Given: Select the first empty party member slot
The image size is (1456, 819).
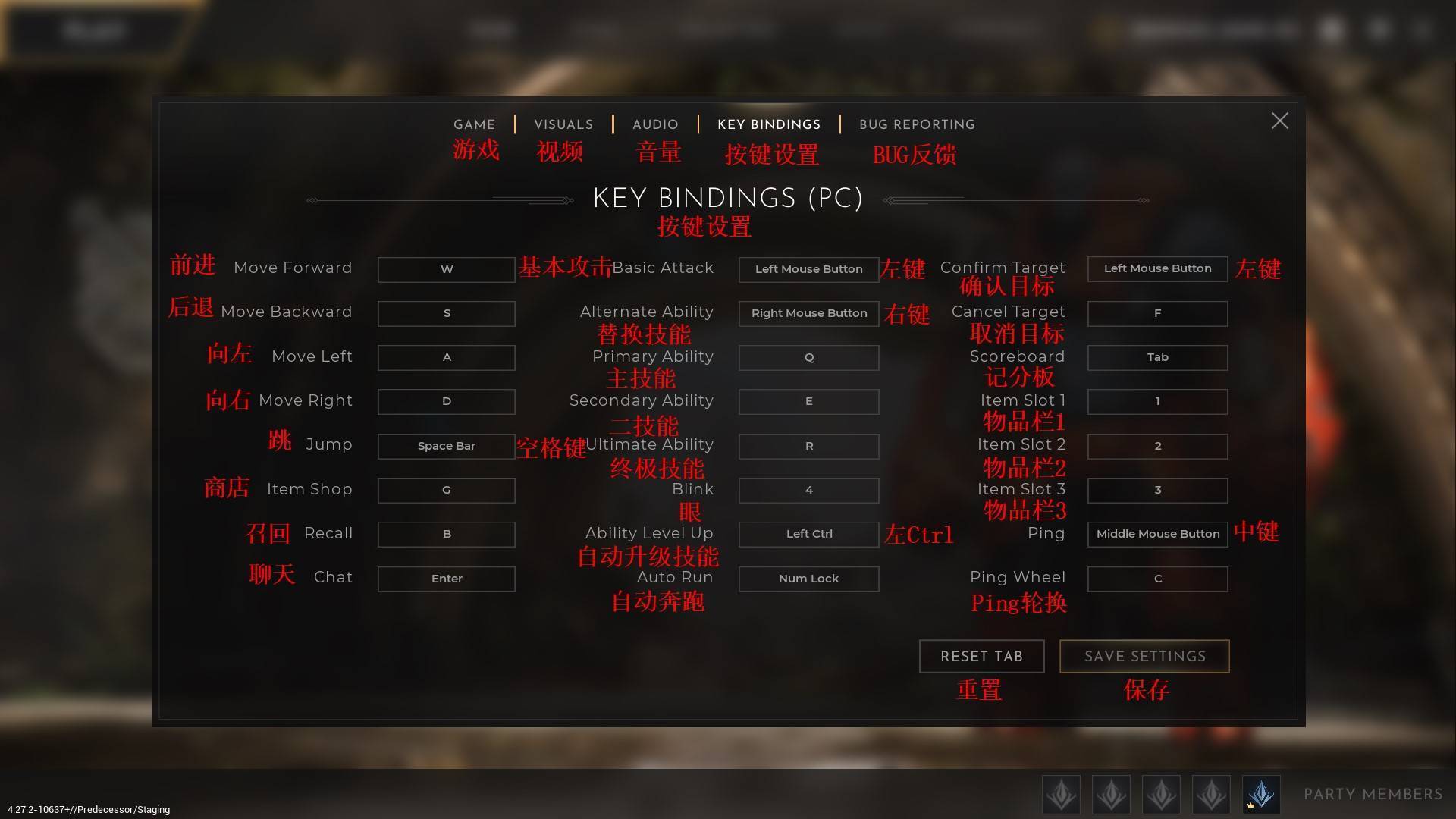Looking at the screenshot, I should tap(1061, 794).
